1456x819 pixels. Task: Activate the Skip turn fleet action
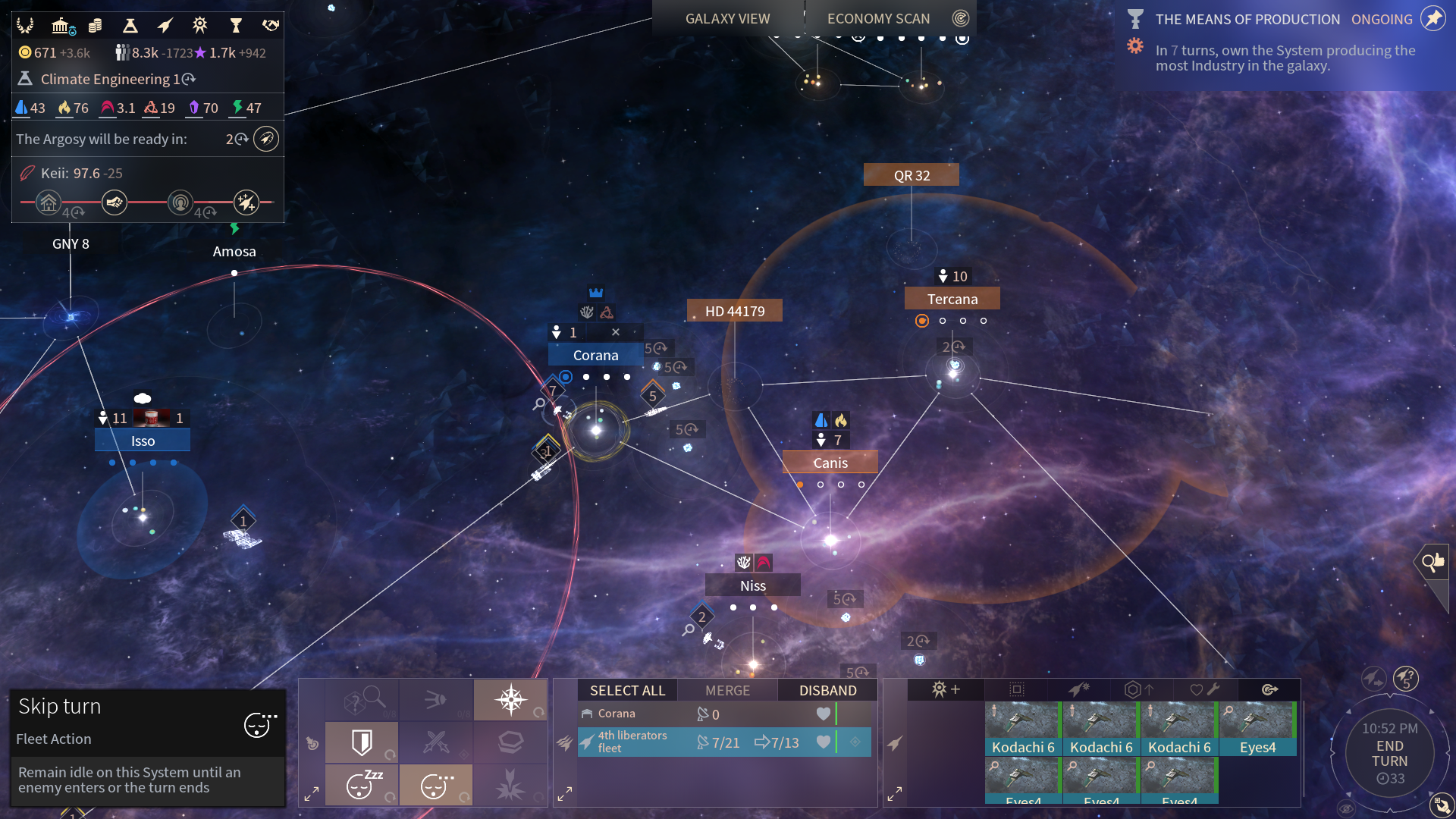(x=435, y=785)
